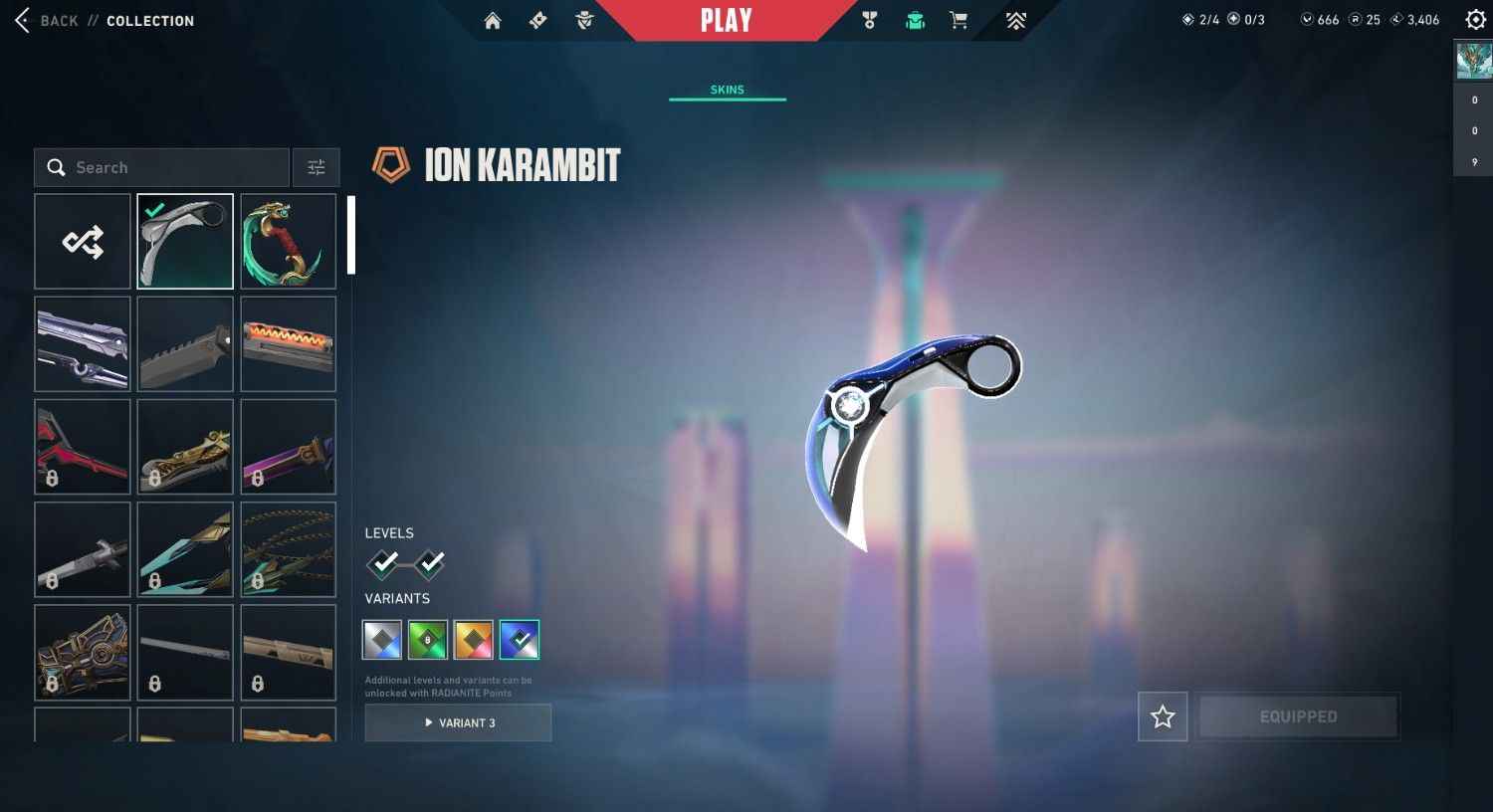Favorite the Ion Karambit with the star
This screenshot has width=1493, height=812.
pos(1162,716)
